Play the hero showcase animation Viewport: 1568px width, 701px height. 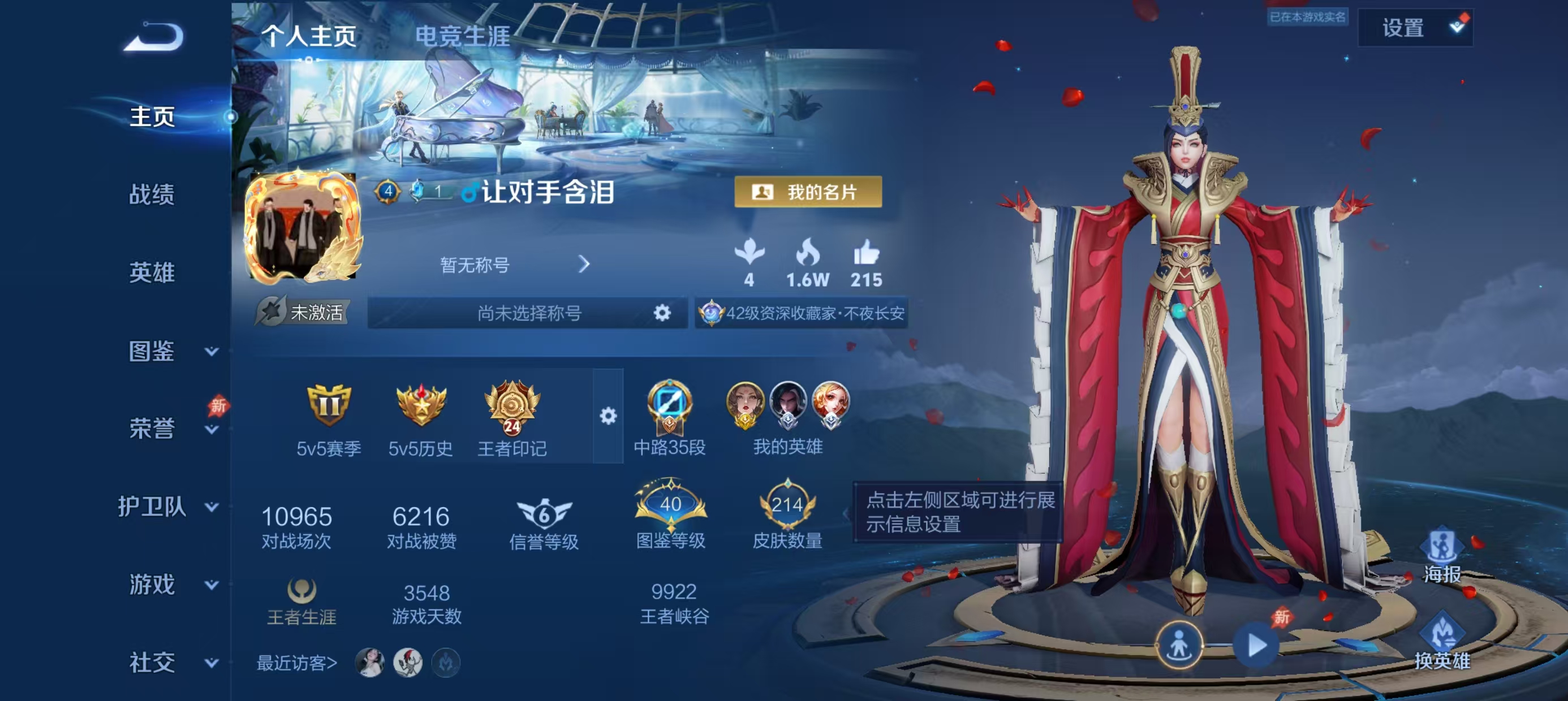coord(1256,645)
